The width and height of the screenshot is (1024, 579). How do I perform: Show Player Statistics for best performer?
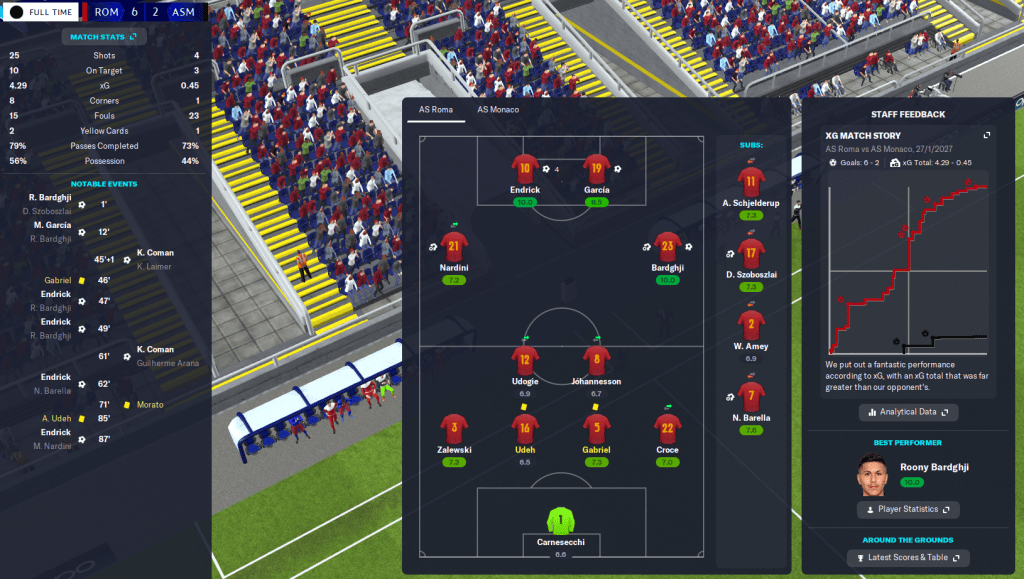click(x=908, y=510)
